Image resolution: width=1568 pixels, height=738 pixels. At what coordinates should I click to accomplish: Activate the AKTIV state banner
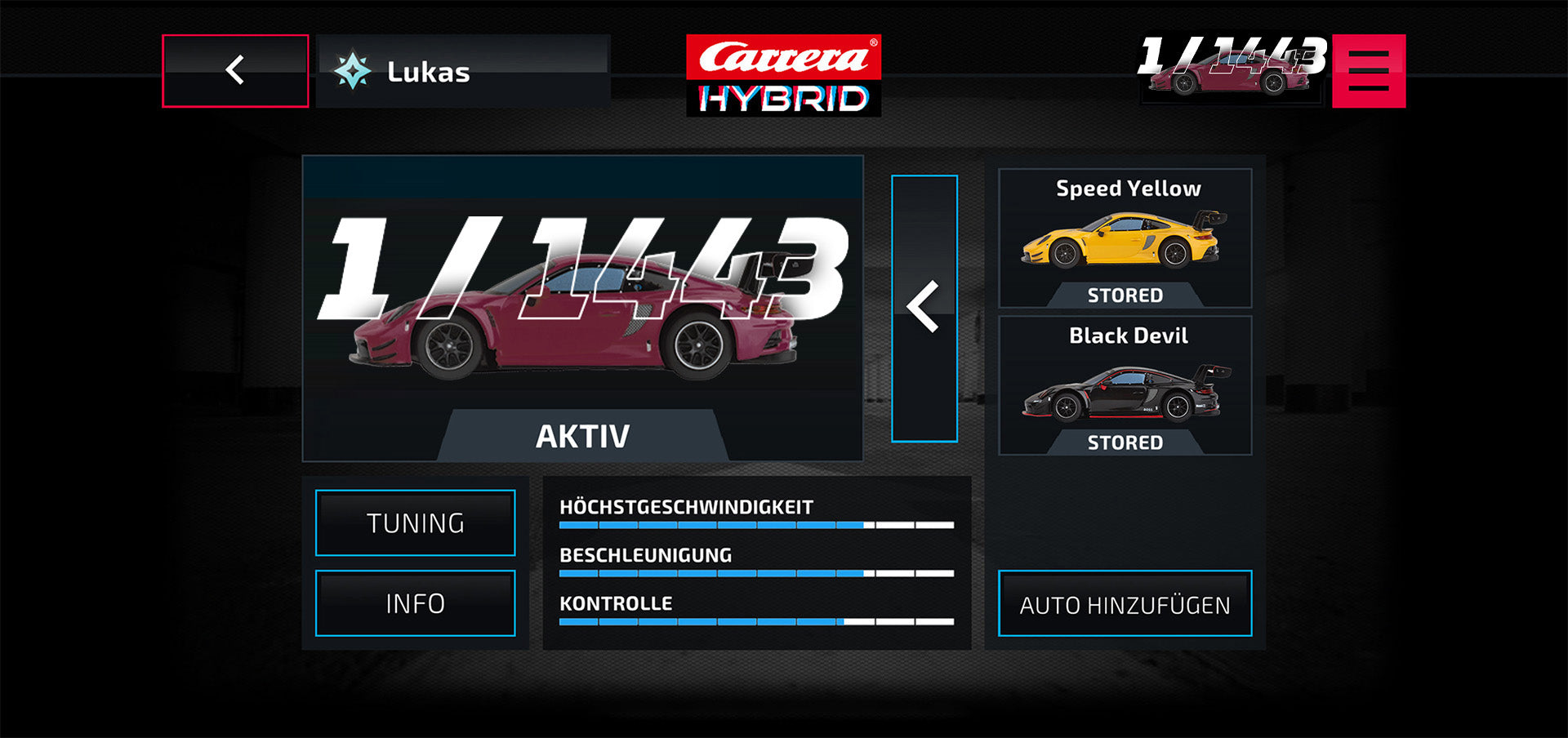(x=581, y=435)
